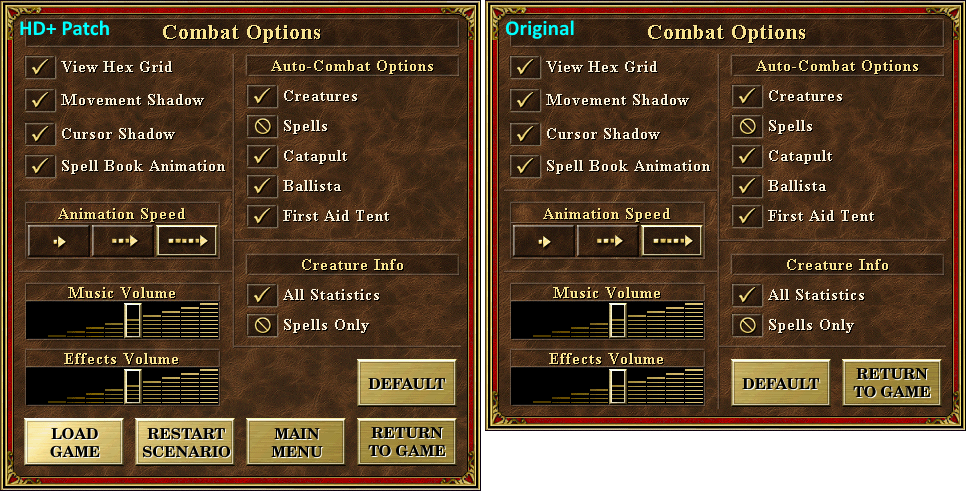966x491 pixels.
Task: Choose Restart Scenario
Action: pyautogui.click(x=185, y=442)
